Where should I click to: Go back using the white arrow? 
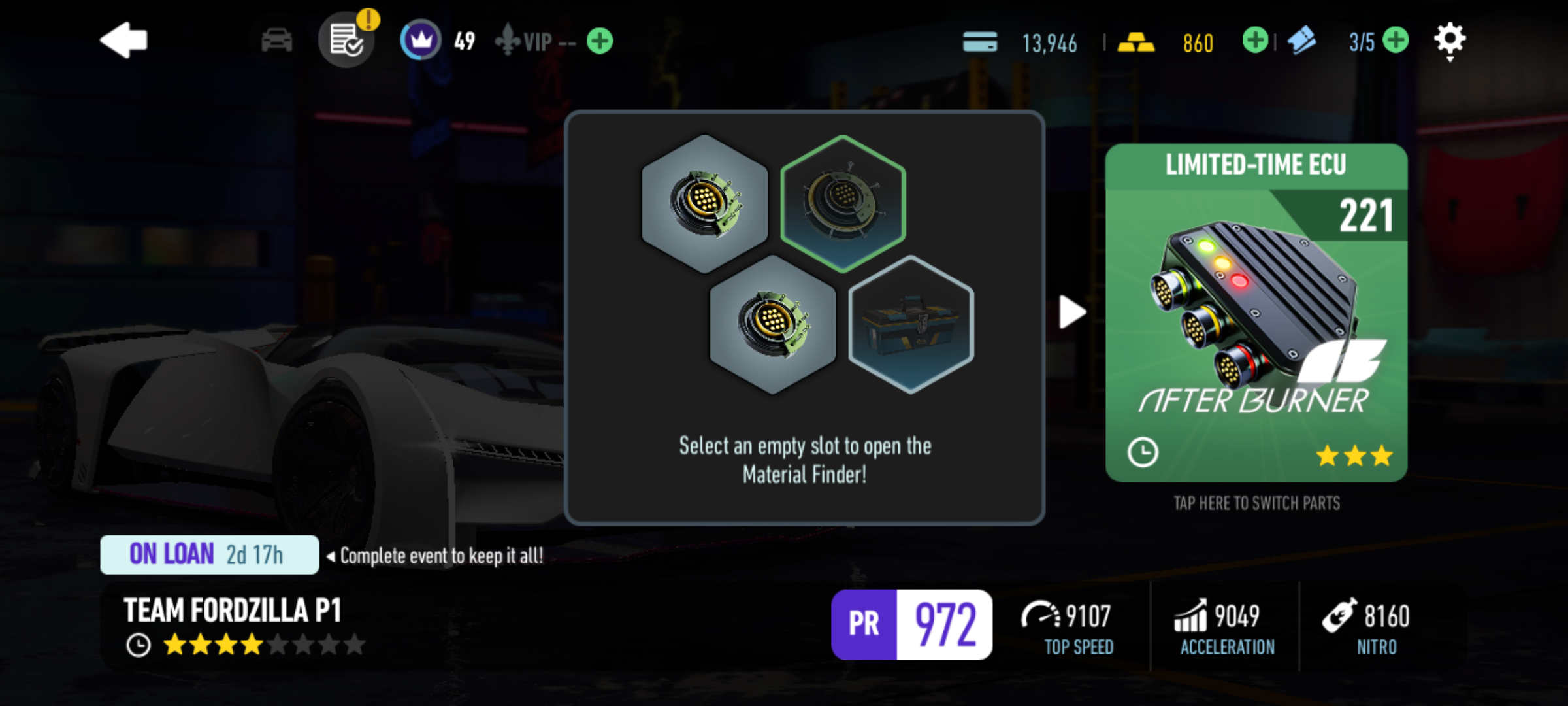pos(124,41)
